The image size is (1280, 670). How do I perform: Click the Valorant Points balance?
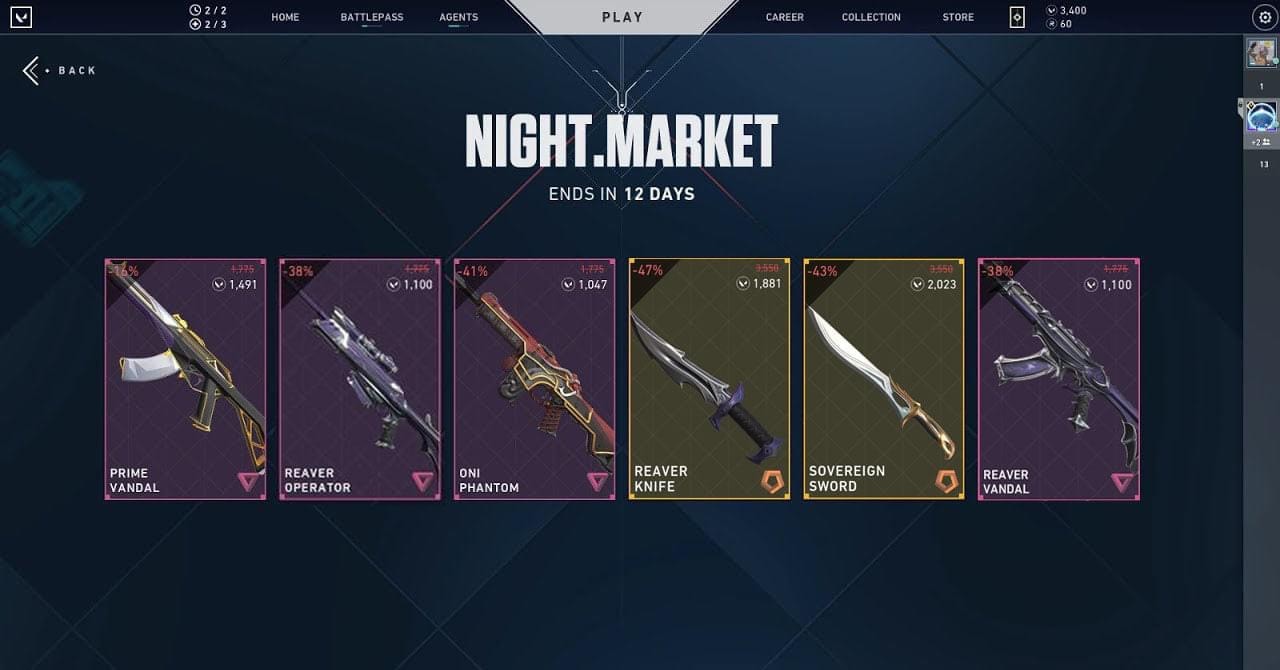point(1066,10)
